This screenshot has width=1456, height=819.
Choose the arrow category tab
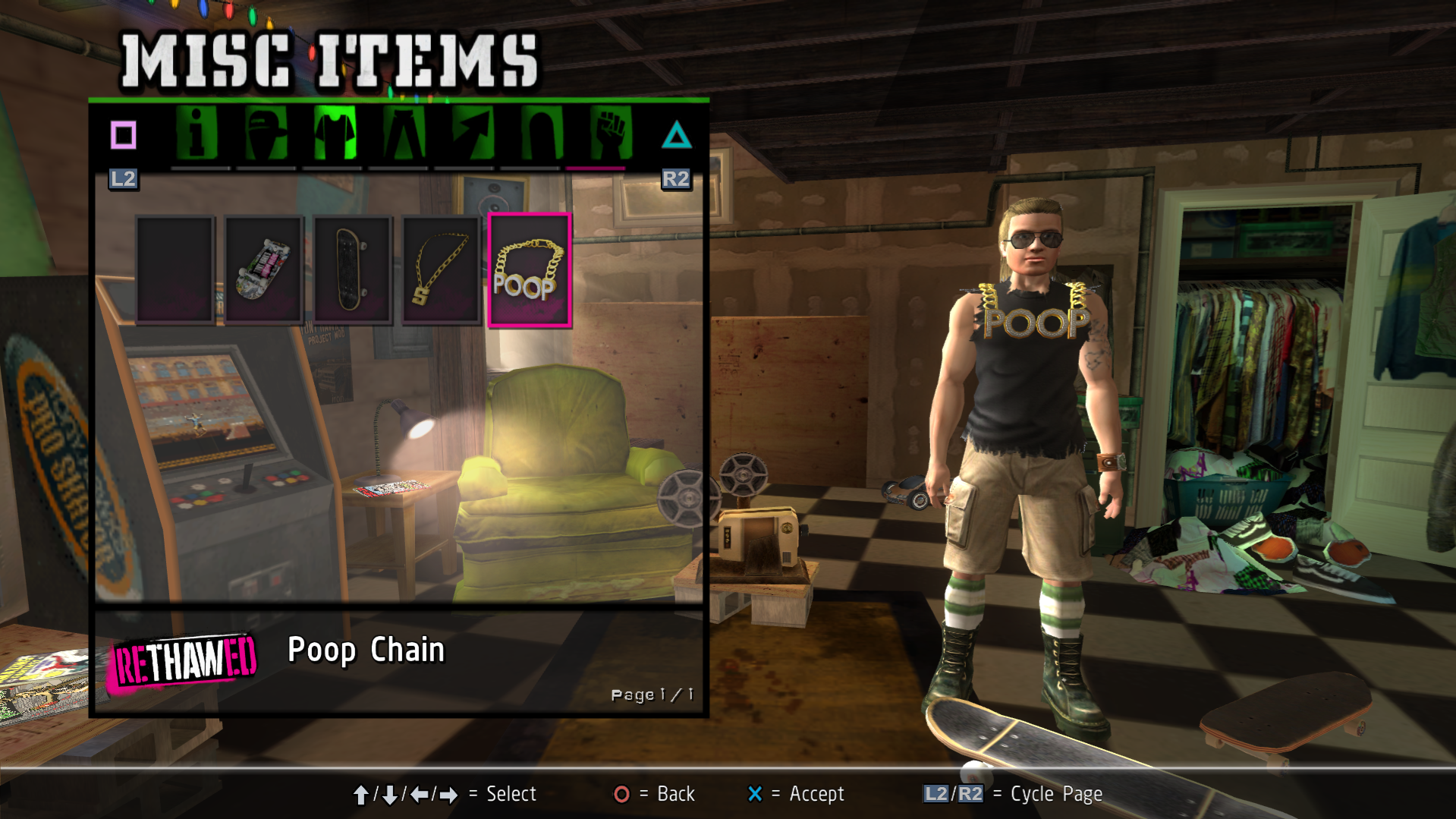(x=472, y=134)
